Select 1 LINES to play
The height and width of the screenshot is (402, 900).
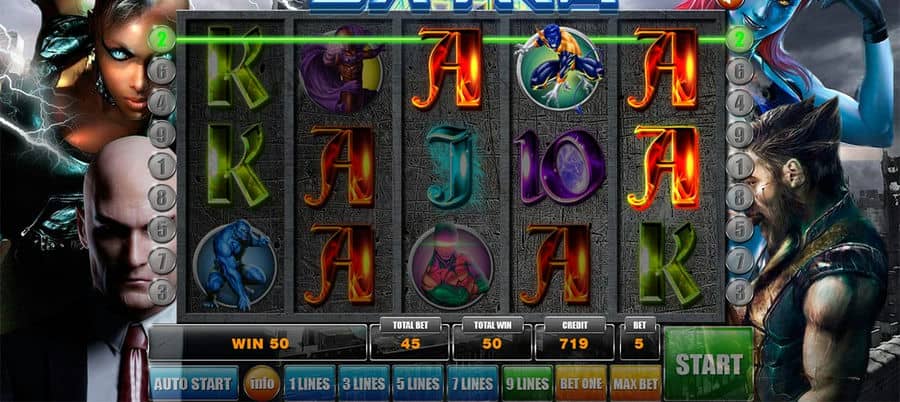309,383
